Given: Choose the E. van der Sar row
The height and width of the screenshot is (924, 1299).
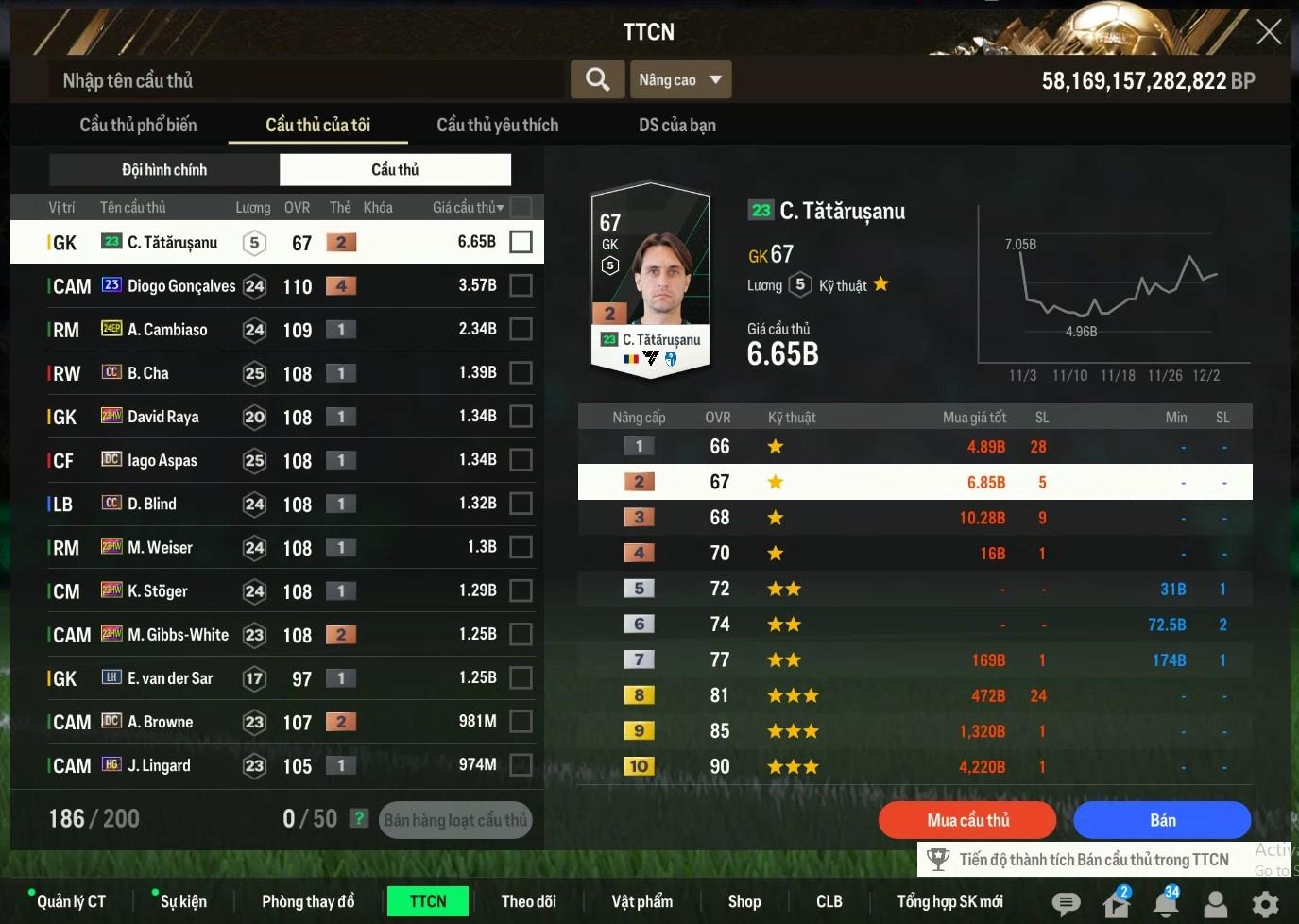Looking at the screenshot, I should [170, 678].
